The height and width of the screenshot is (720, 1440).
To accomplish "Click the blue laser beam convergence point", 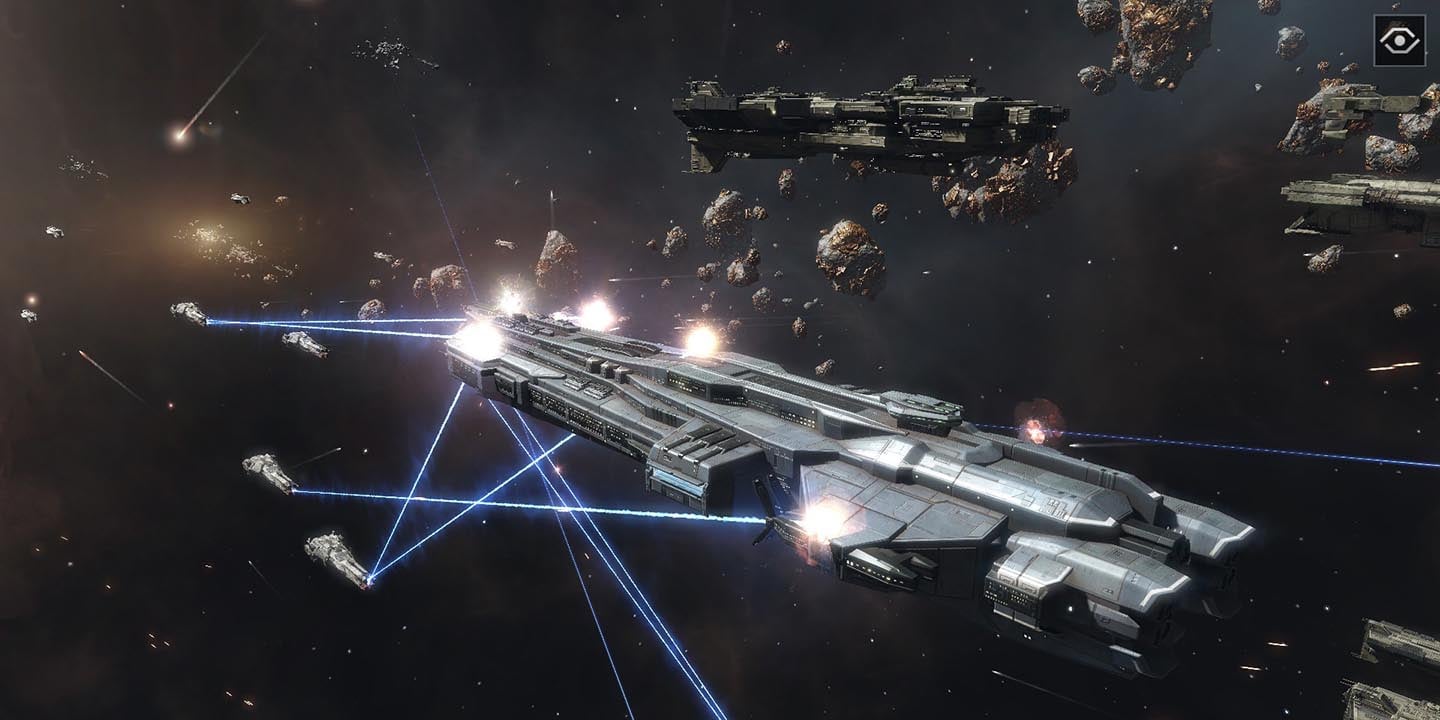I will pos(370,580).
